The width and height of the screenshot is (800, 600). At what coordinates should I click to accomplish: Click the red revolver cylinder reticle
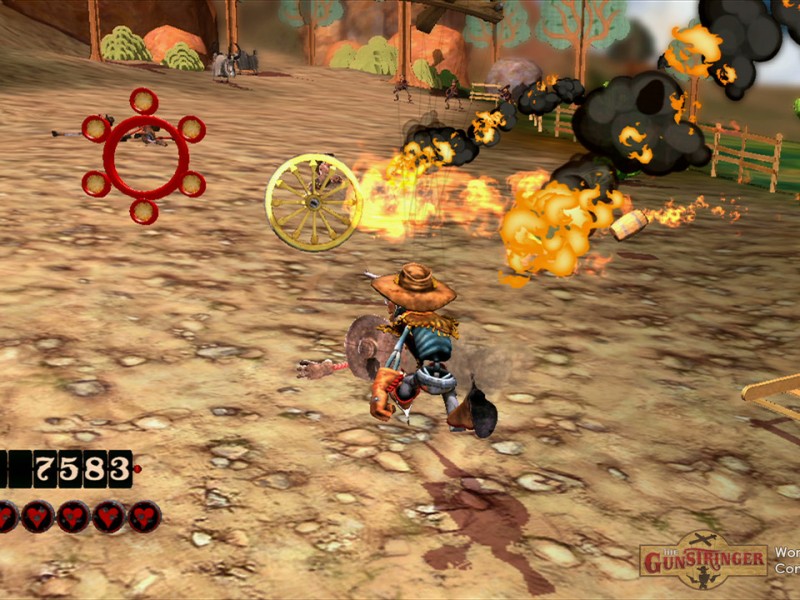[144, 156]
